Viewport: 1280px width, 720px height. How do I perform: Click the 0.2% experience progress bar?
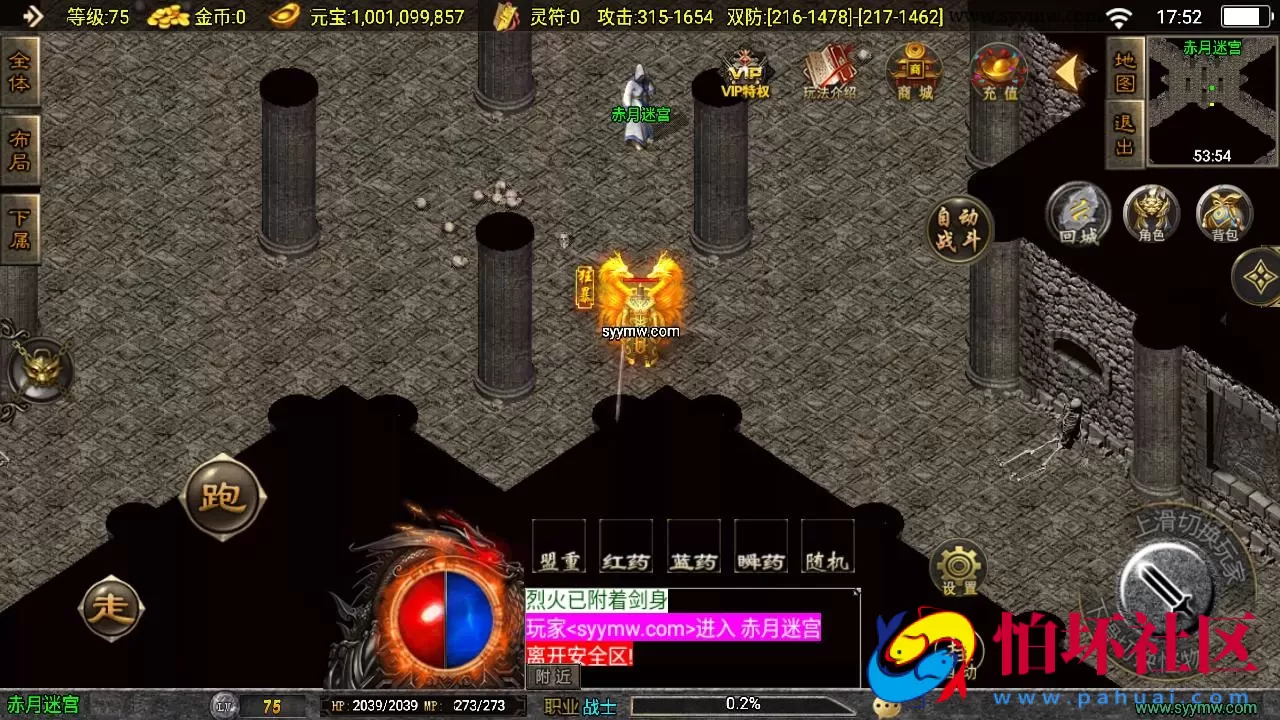(742, 704)
